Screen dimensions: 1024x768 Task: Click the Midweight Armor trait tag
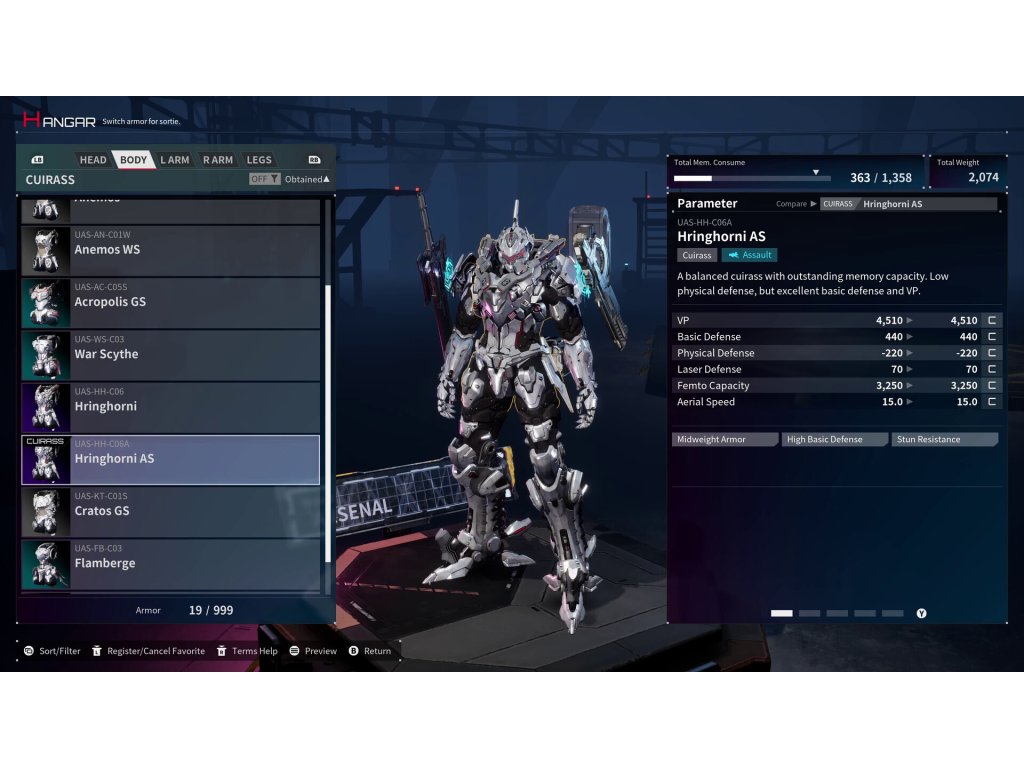tap(724, 440)
